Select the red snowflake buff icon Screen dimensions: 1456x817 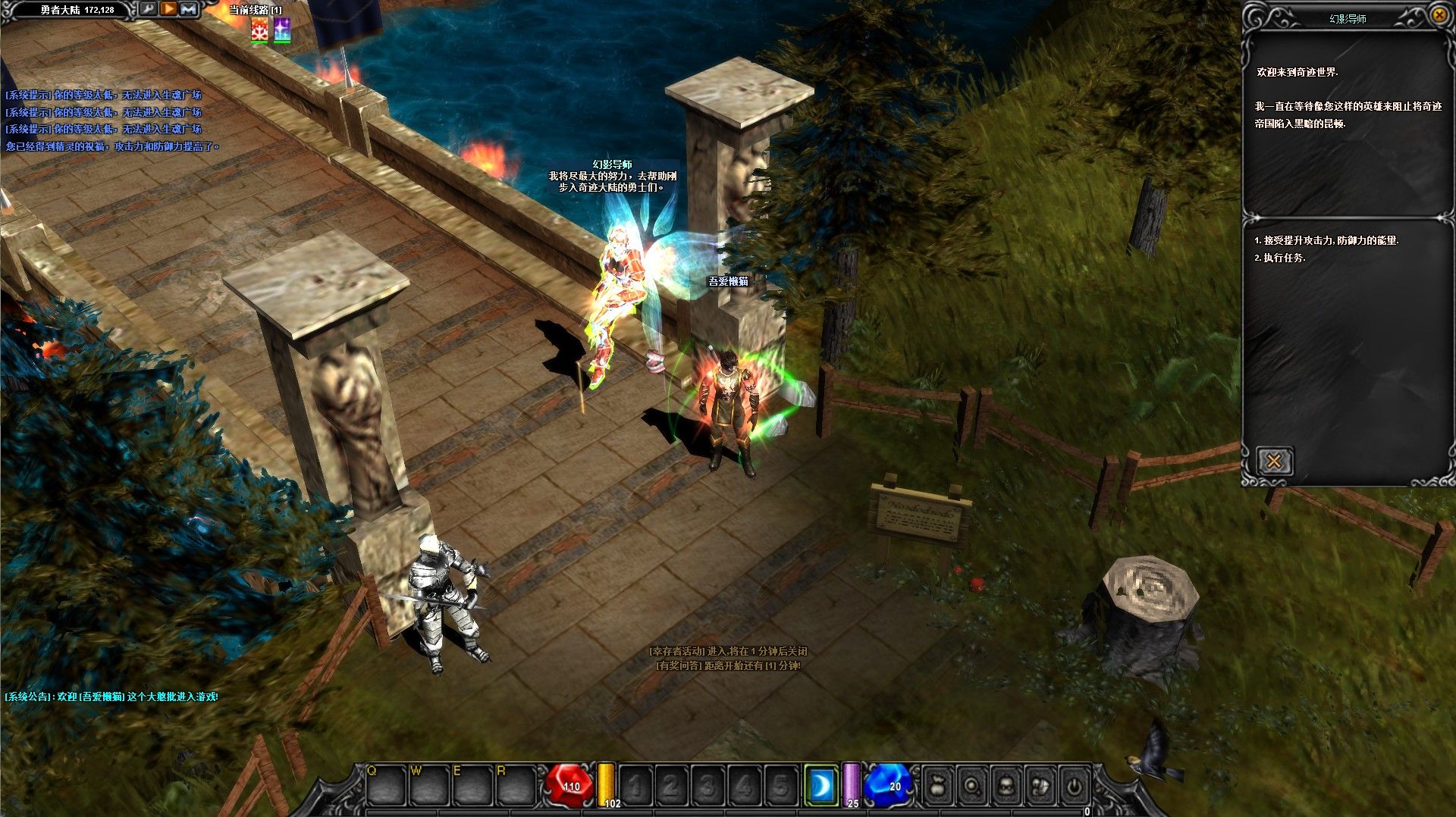tap(259, 30)
